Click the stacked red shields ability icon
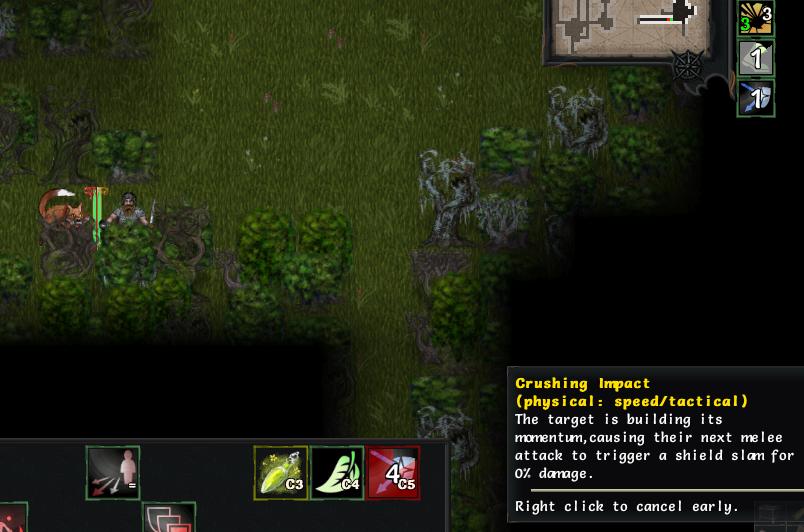804x532 pixels. 168,519
